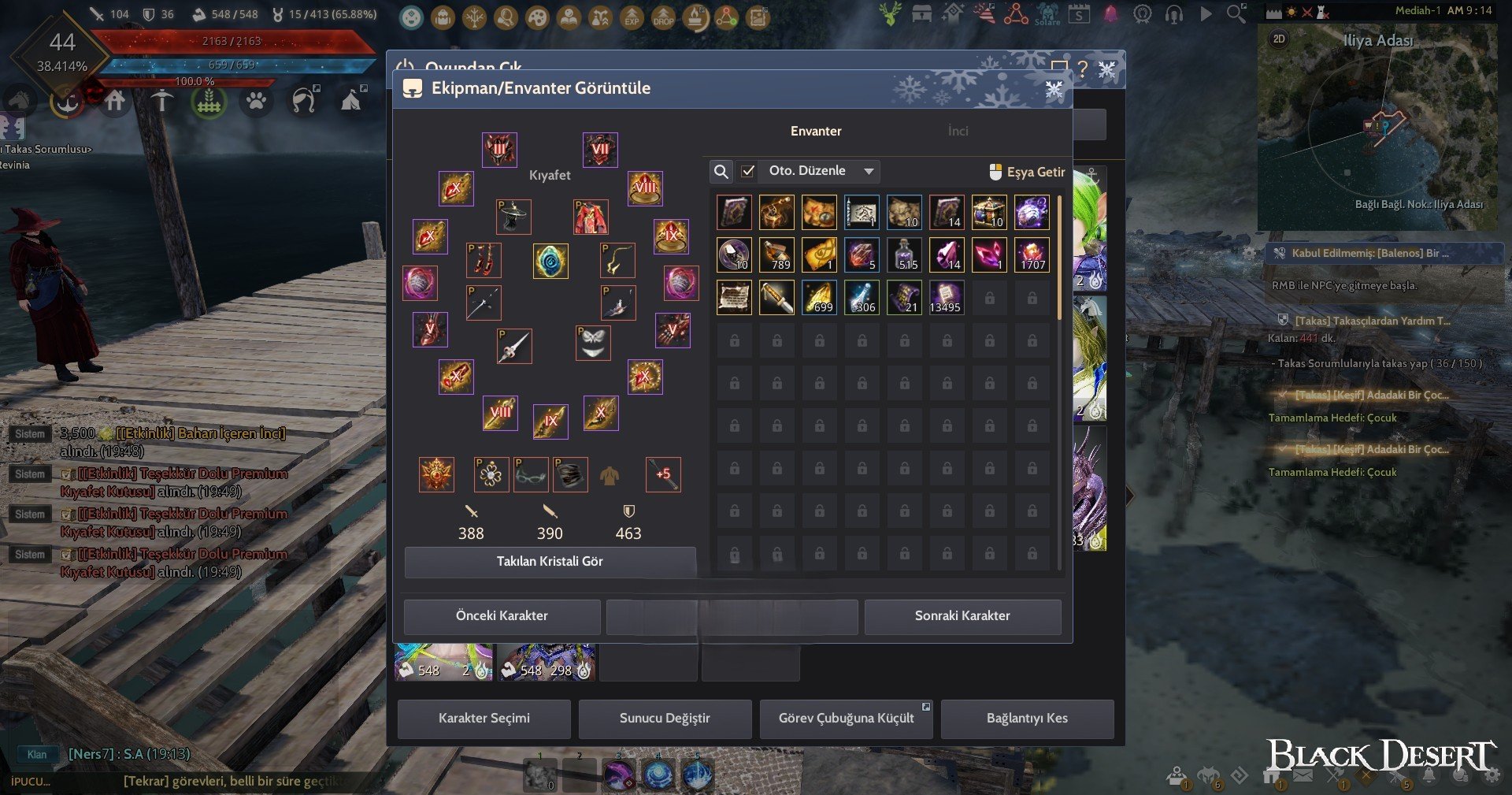Screen dimensions: 1512x795
Task: Click the pet paw icon under character stats
Action: (257, 102)
